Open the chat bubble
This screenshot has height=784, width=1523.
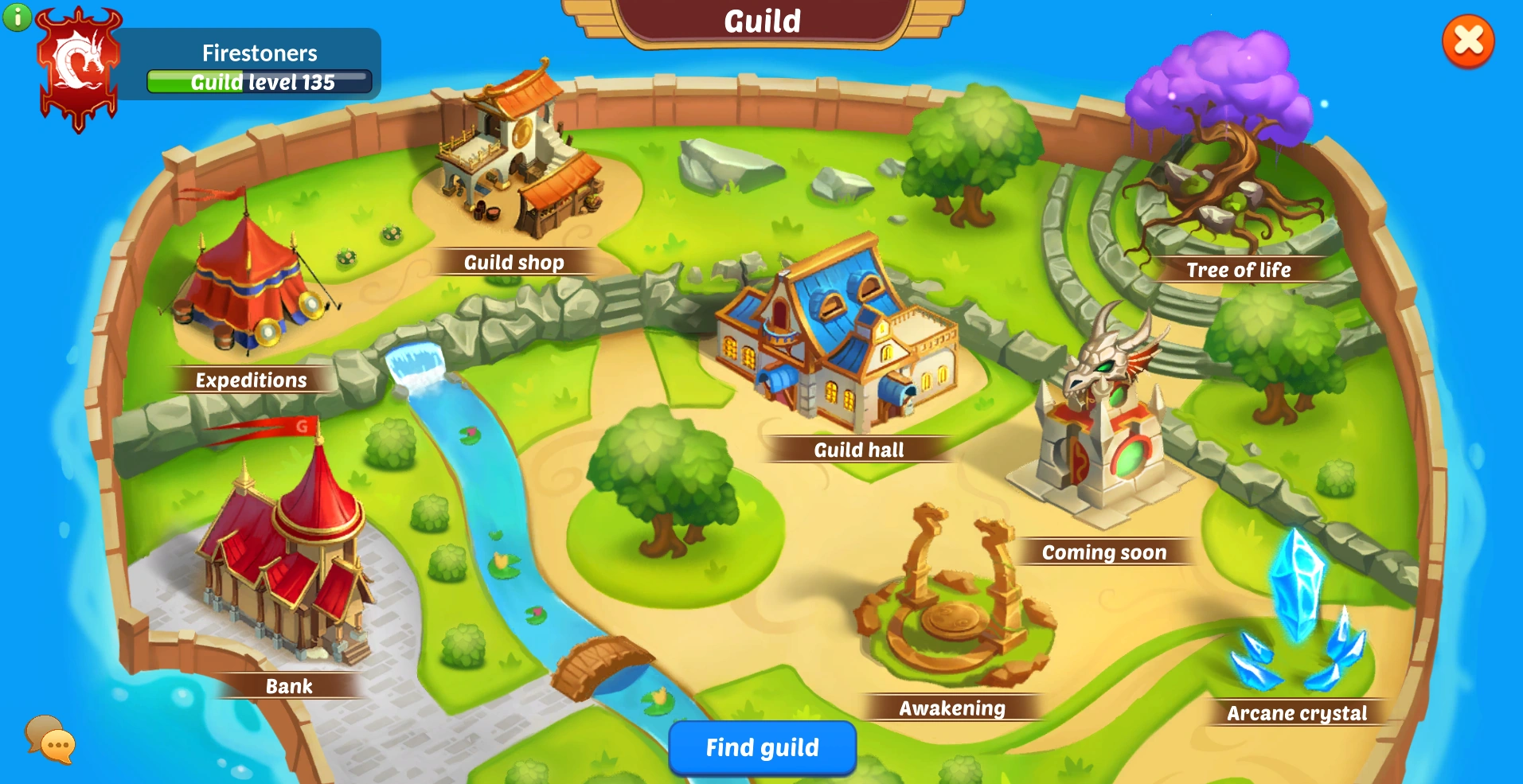pos(49,742)
